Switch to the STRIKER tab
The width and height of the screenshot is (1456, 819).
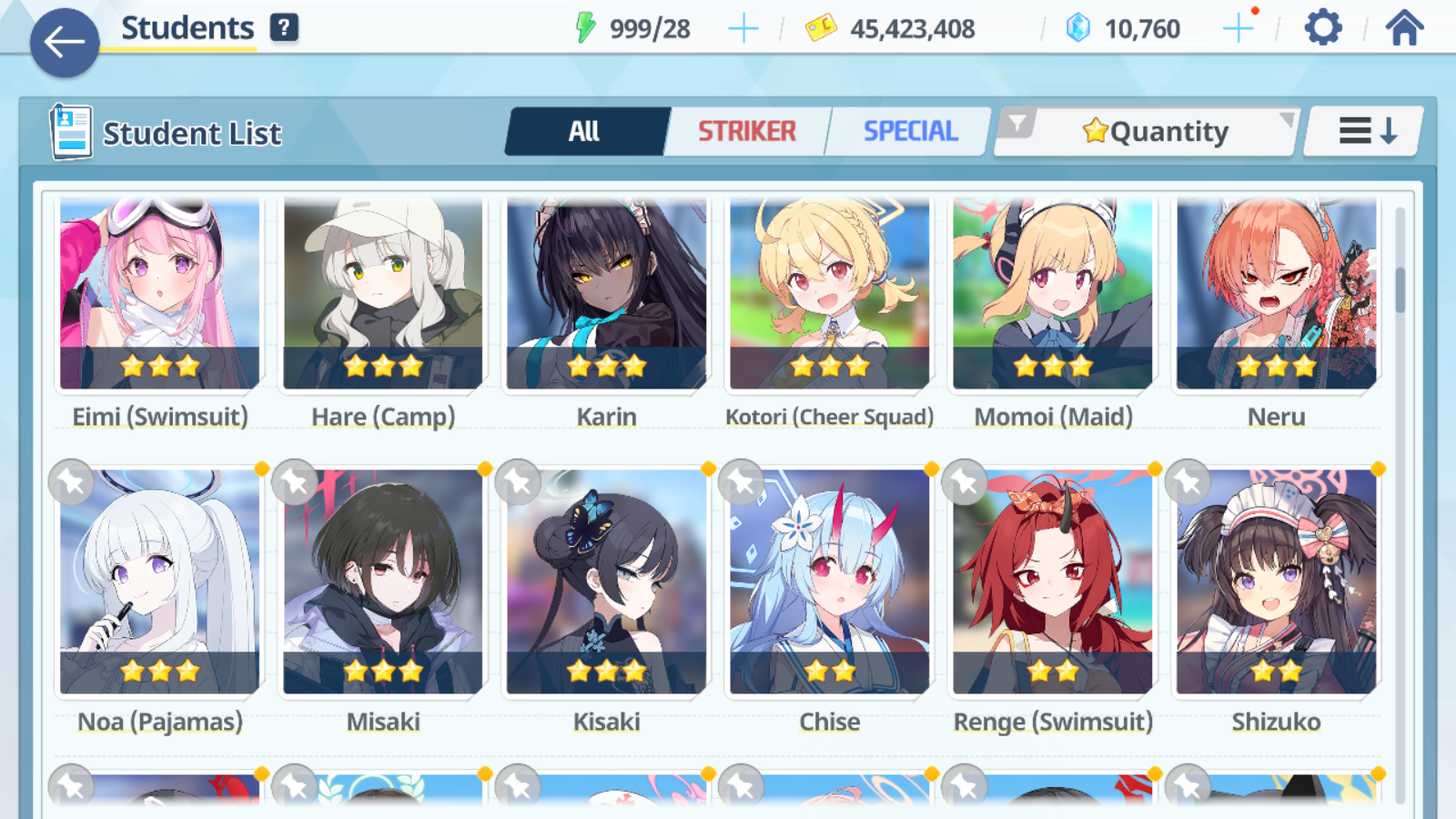click(x=747, y=131)
